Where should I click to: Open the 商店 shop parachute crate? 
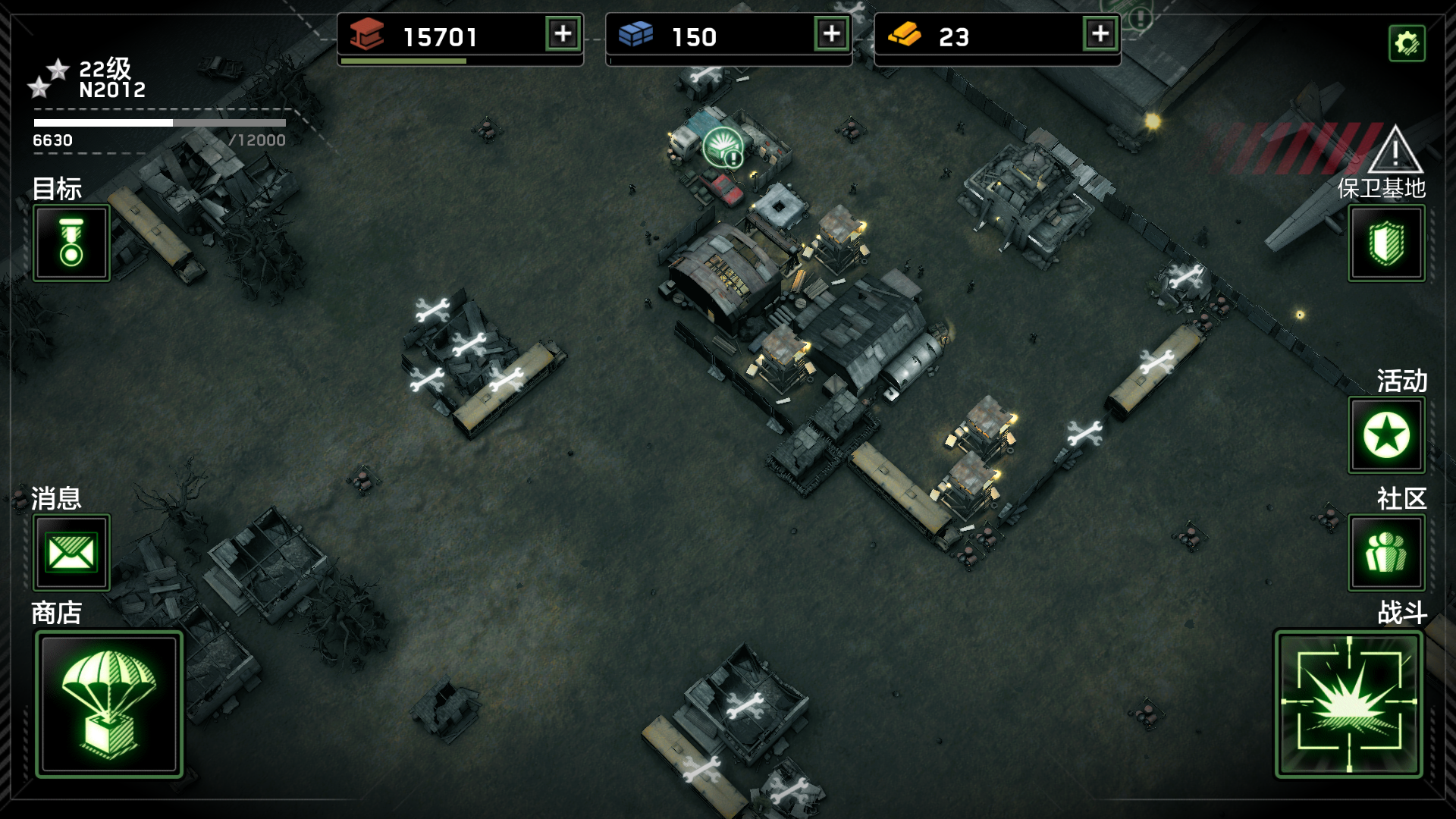tap(109, 704)
